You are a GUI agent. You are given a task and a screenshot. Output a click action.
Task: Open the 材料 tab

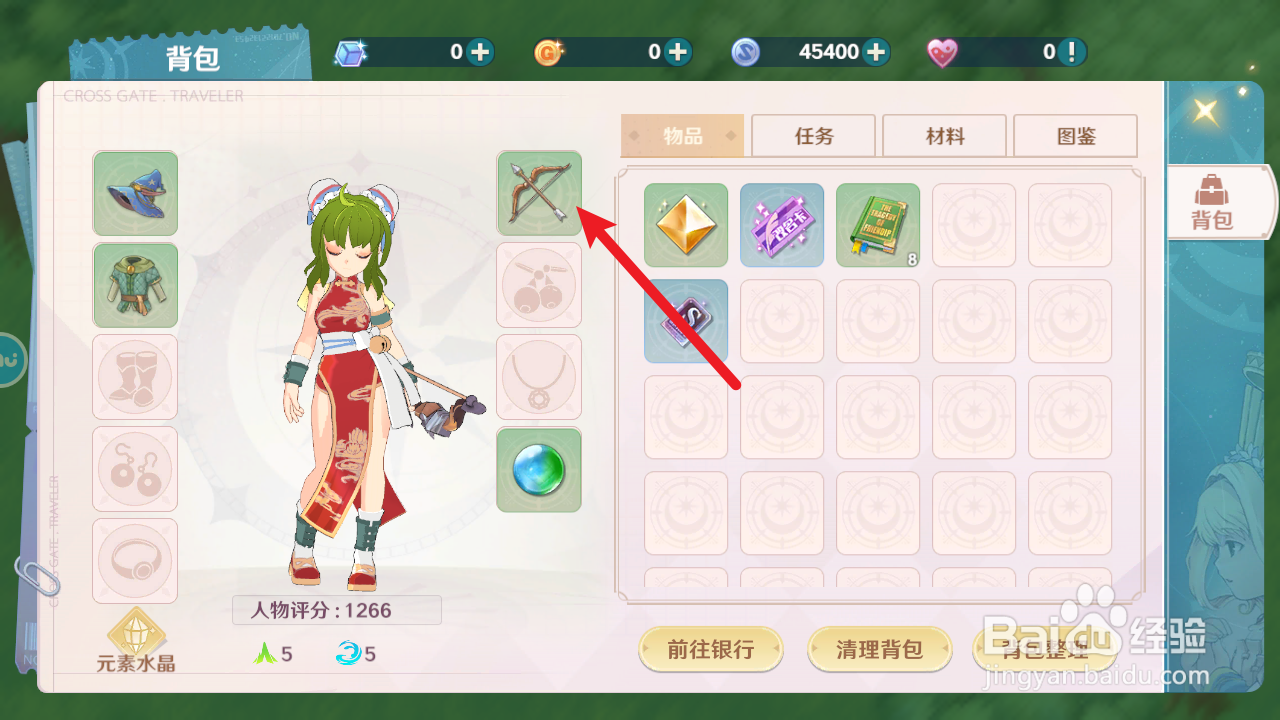[944, 135]
